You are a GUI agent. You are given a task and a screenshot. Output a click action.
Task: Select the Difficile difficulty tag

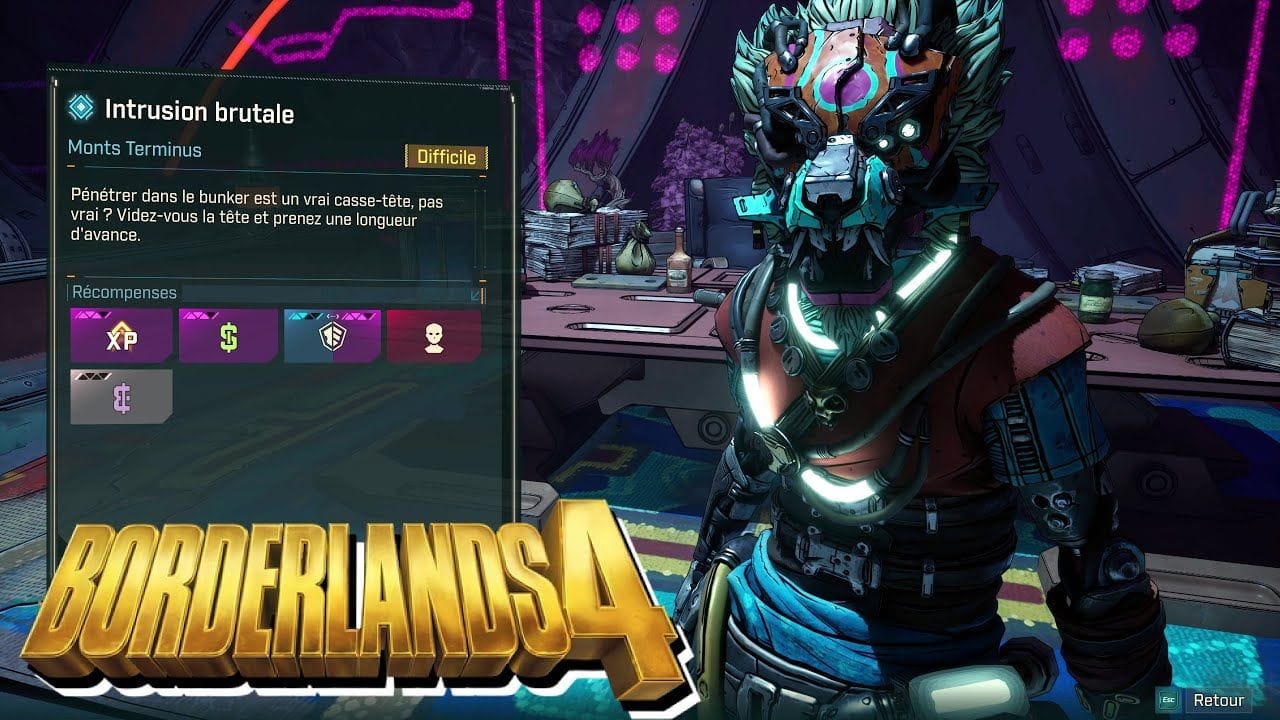pyautogui.click(x=446, y=157)
